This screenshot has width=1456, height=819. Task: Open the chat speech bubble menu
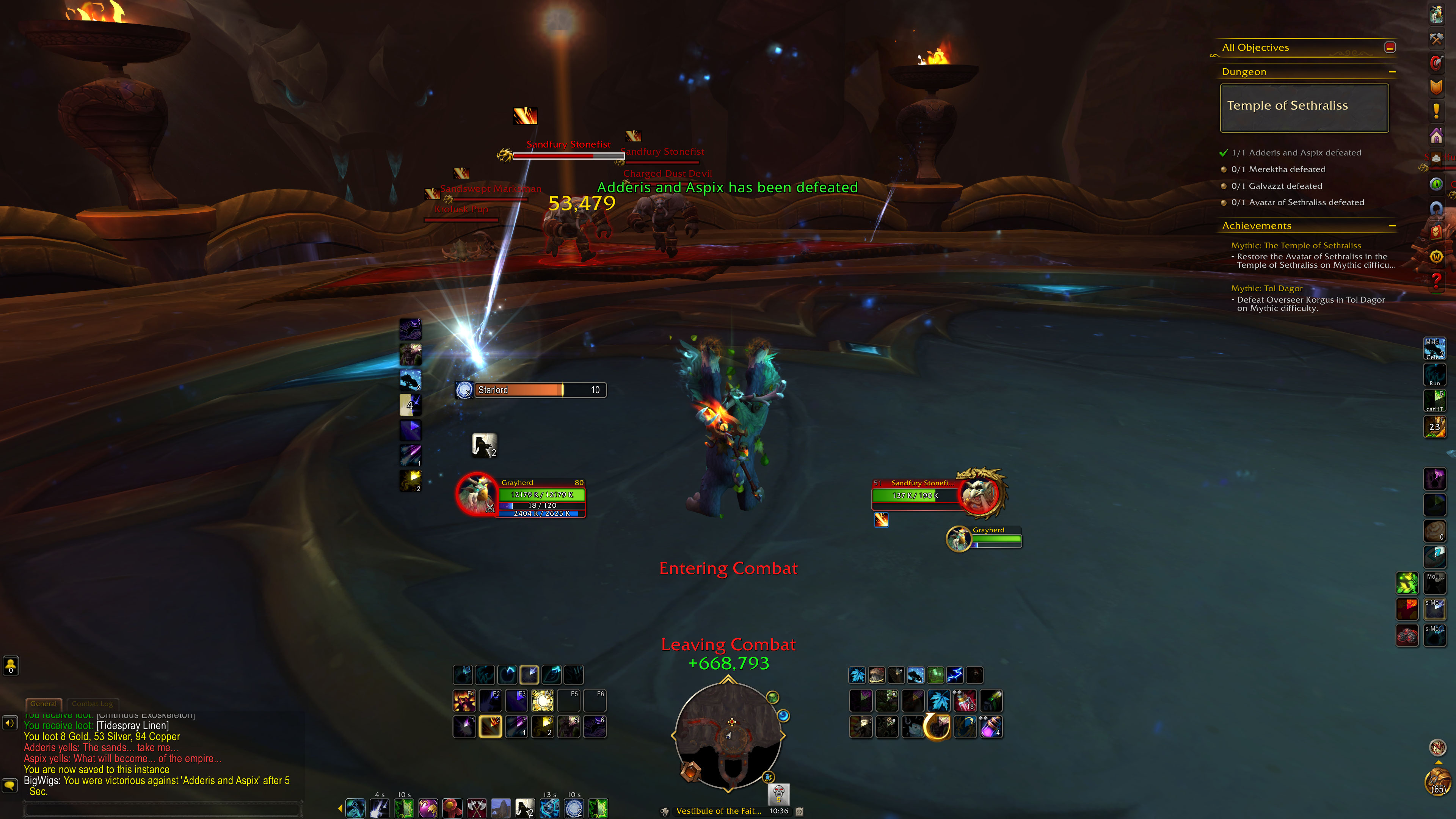click(x=10, y=785)
